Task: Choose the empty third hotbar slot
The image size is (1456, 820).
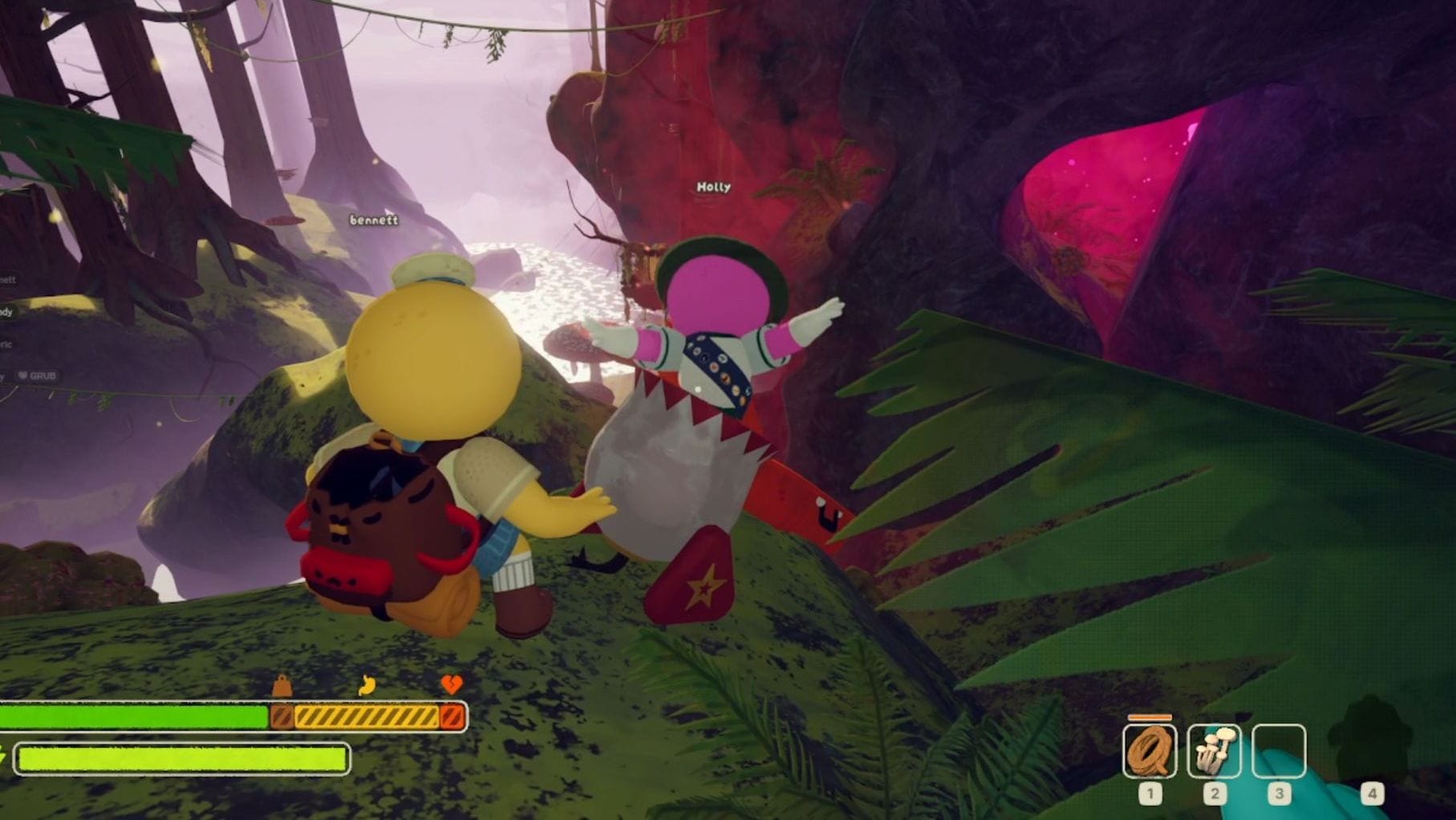Action: coord(1279,751)
